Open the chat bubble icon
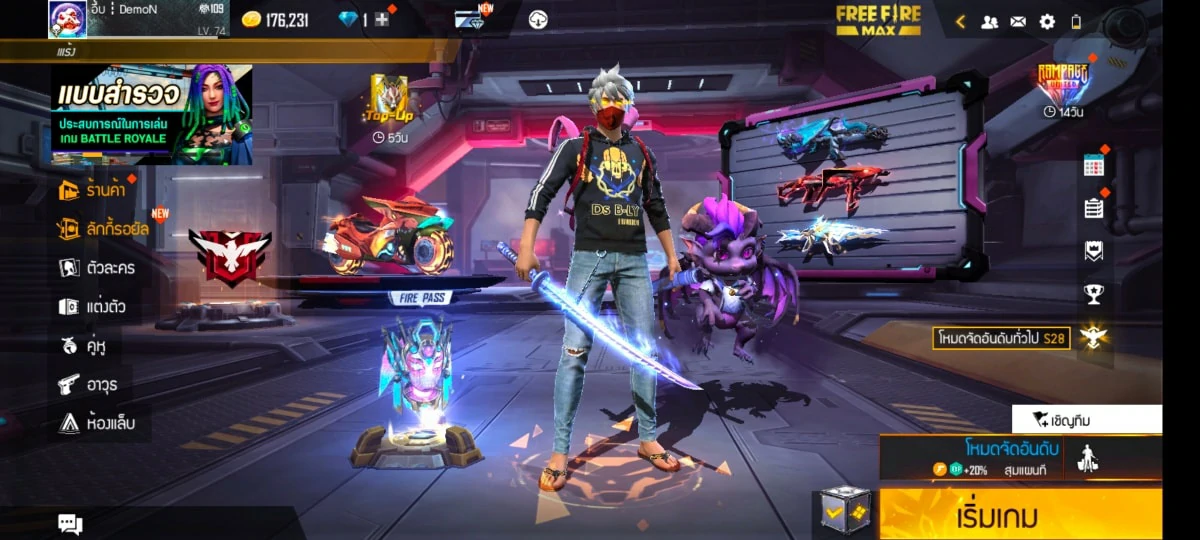The width and height of the screenshot is (1200, 540). click(x=70, y=523)
